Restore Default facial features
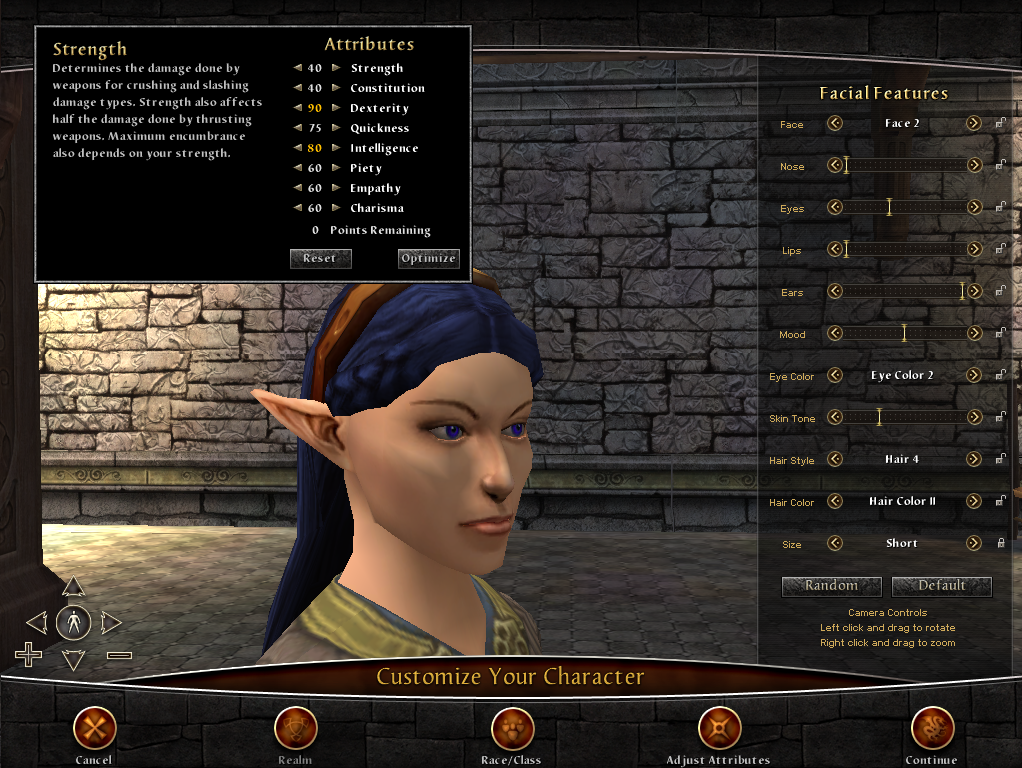1022x768 pixels. (941, 586)
